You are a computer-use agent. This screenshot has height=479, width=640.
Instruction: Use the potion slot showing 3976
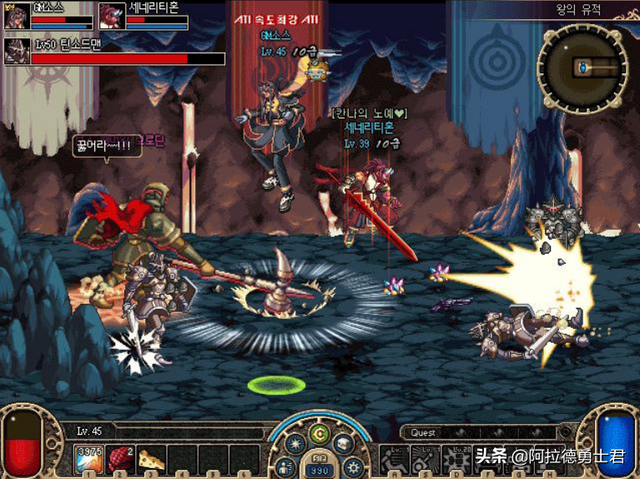[x=89, y=458]
